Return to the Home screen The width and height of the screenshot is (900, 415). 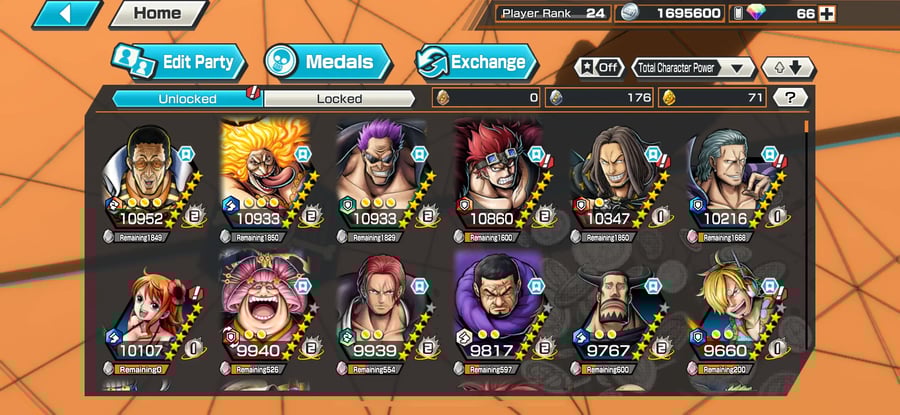(157, 14)
